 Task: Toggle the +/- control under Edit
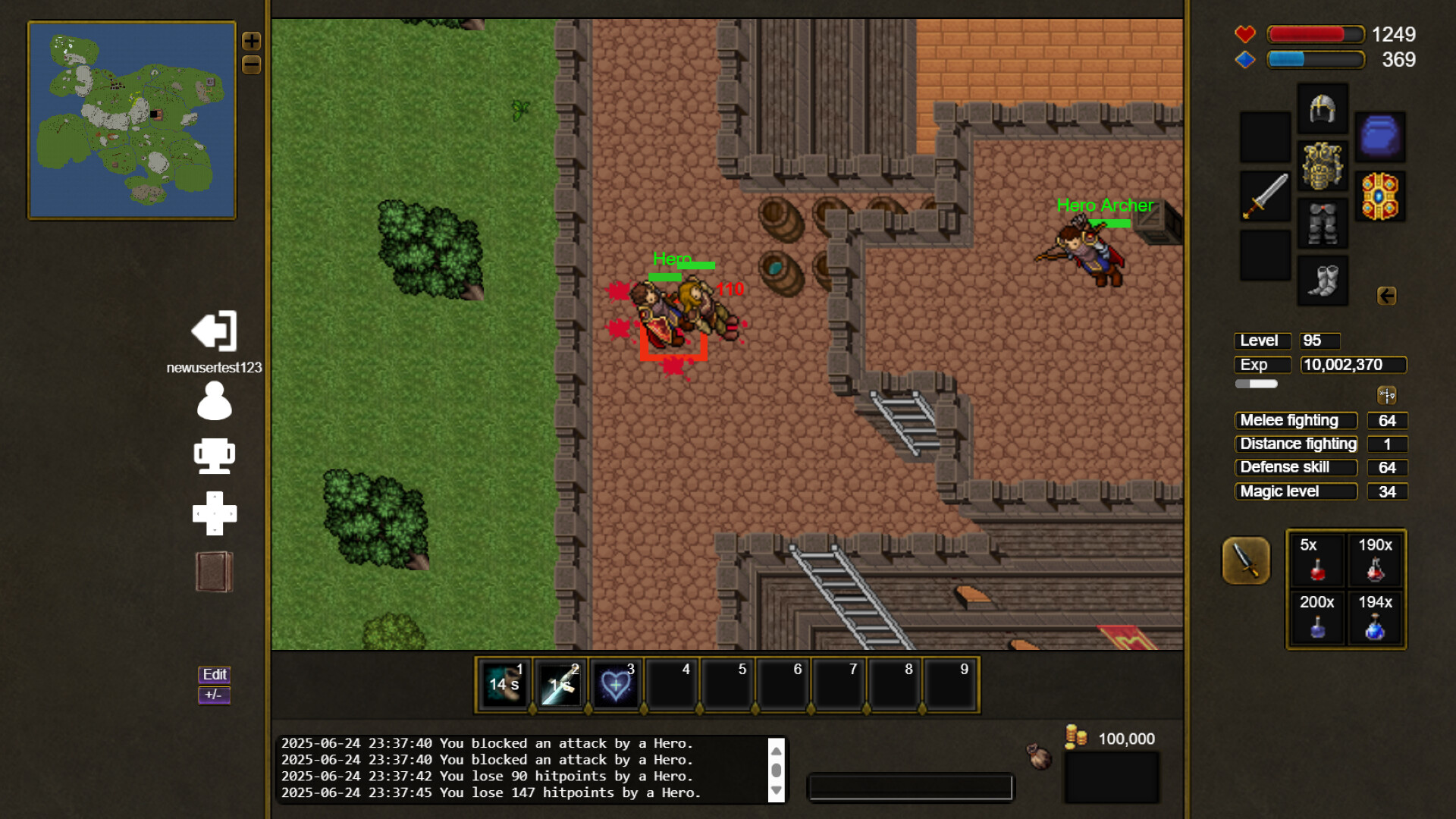212,694
